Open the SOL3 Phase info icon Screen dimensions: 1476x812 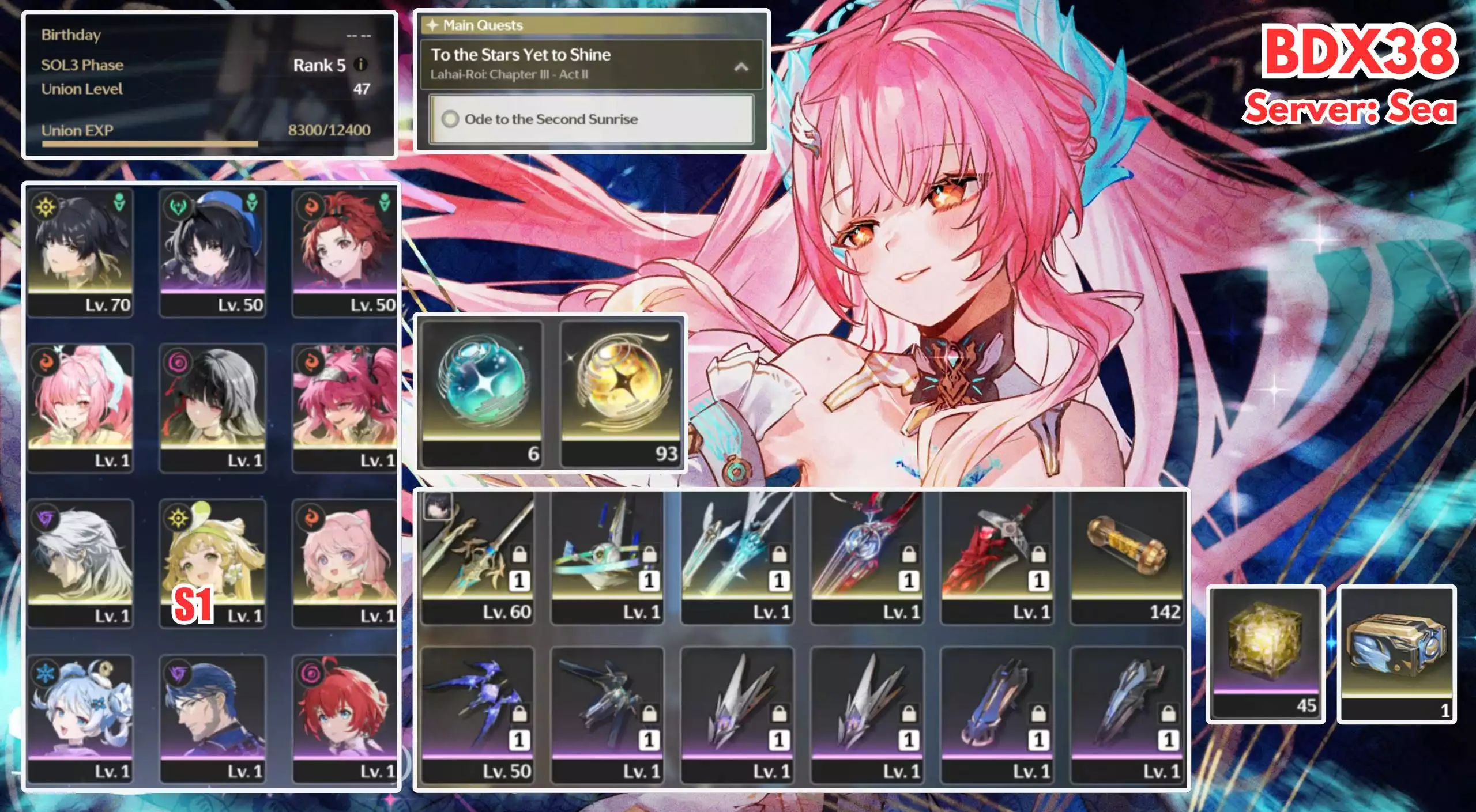coord(360,65)
